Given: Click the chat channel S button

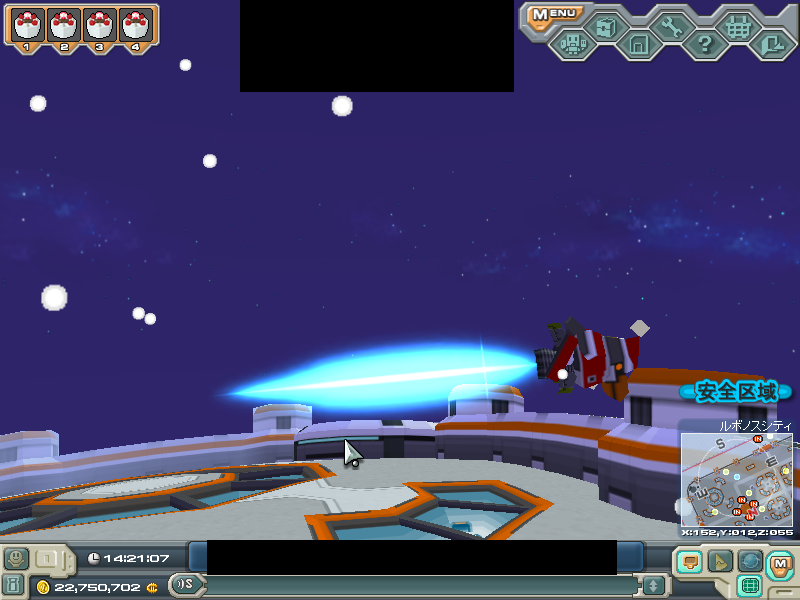Looking at the screenshot, I should tap(185, 585).
